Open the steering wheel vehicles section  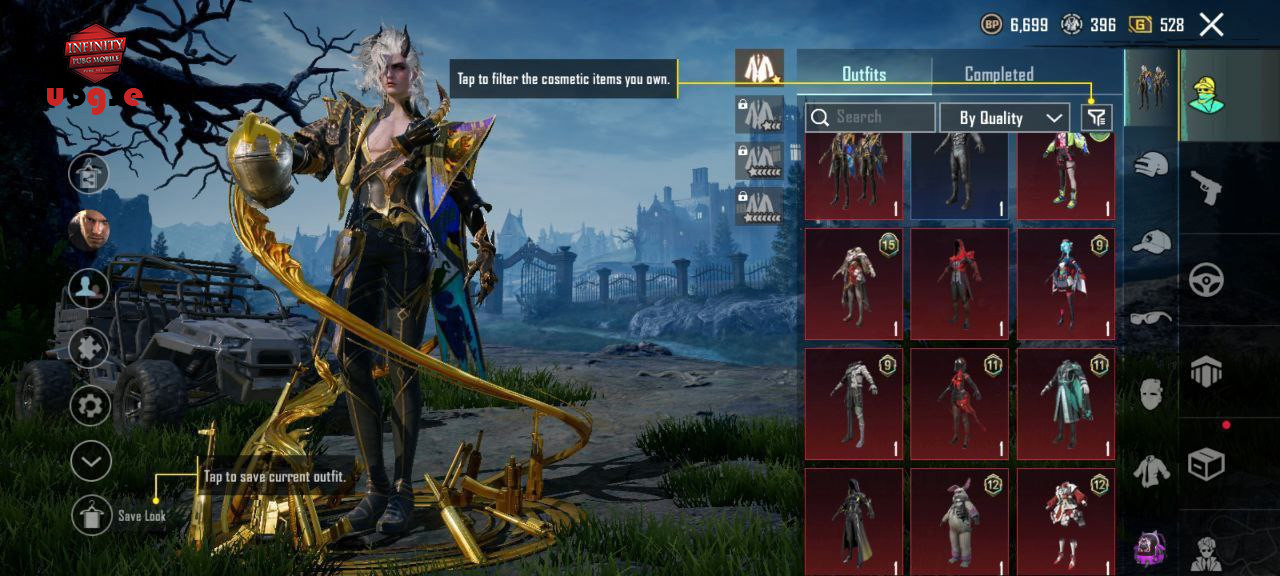pos(1206,280)
